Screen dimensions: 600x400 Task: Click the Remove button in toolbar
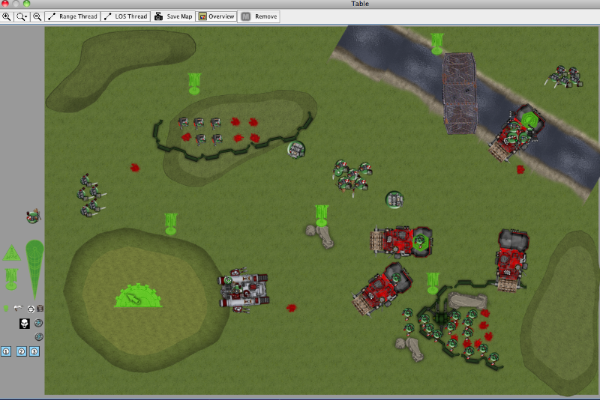(260, 17)
